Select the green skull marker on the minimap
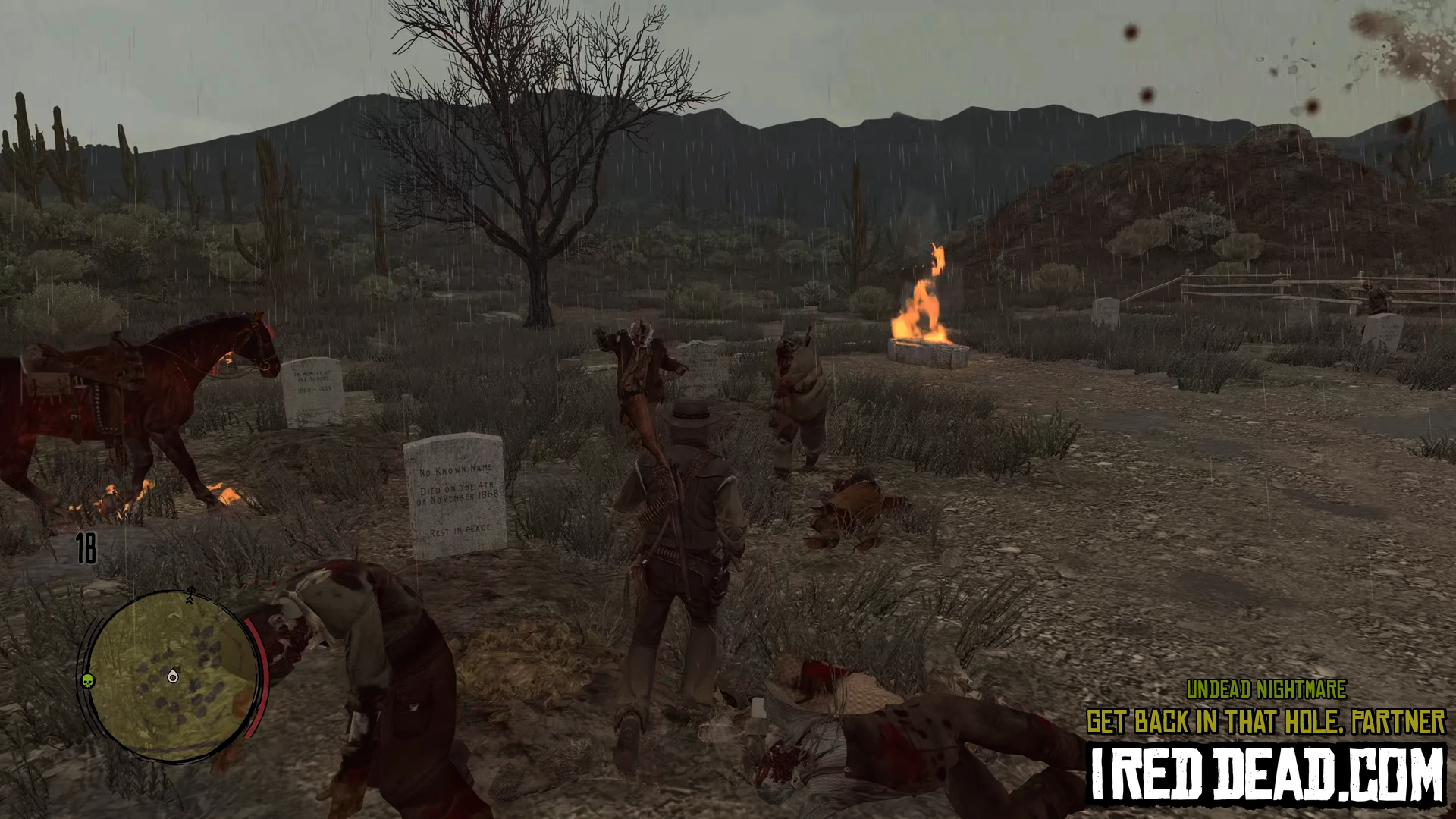1456x819 pixels. pyautogui.click(x=87, y=679)
